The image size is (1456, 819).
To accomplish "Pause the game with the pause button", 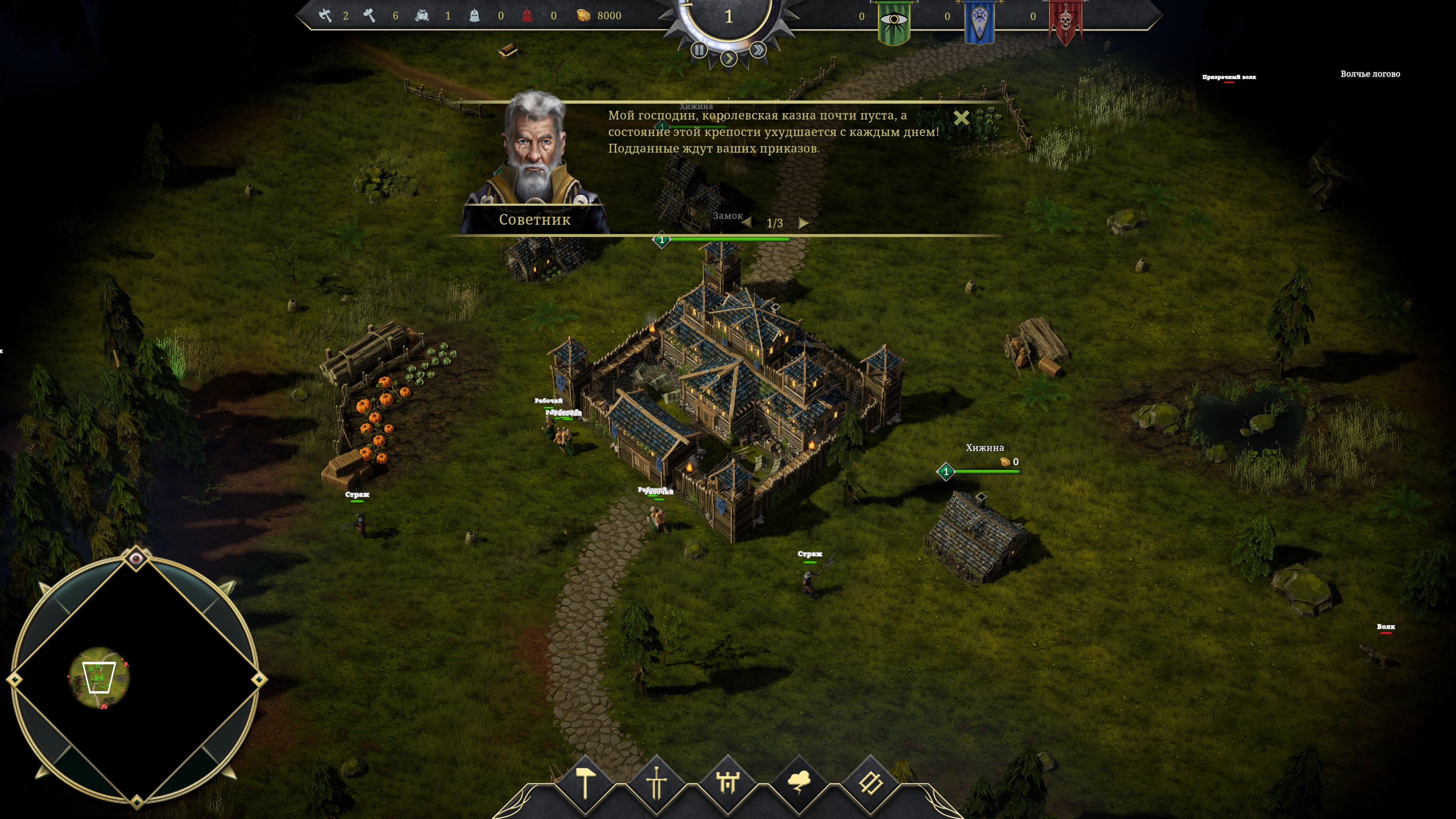I will tap(699, 50).
